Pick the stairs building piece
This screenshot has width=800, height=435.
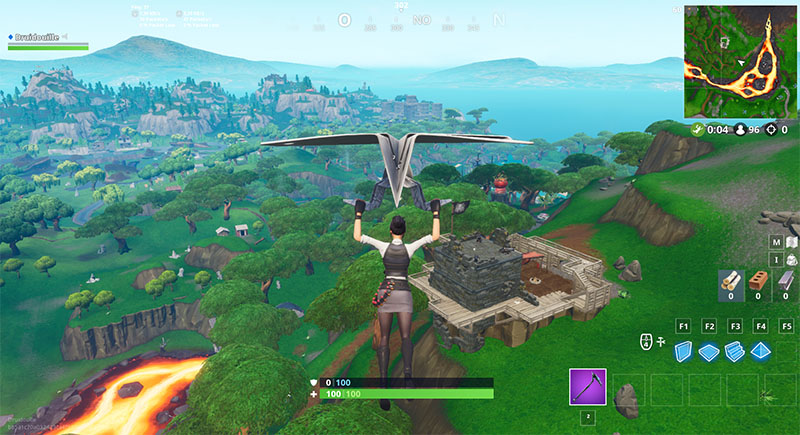coord(734,351)
